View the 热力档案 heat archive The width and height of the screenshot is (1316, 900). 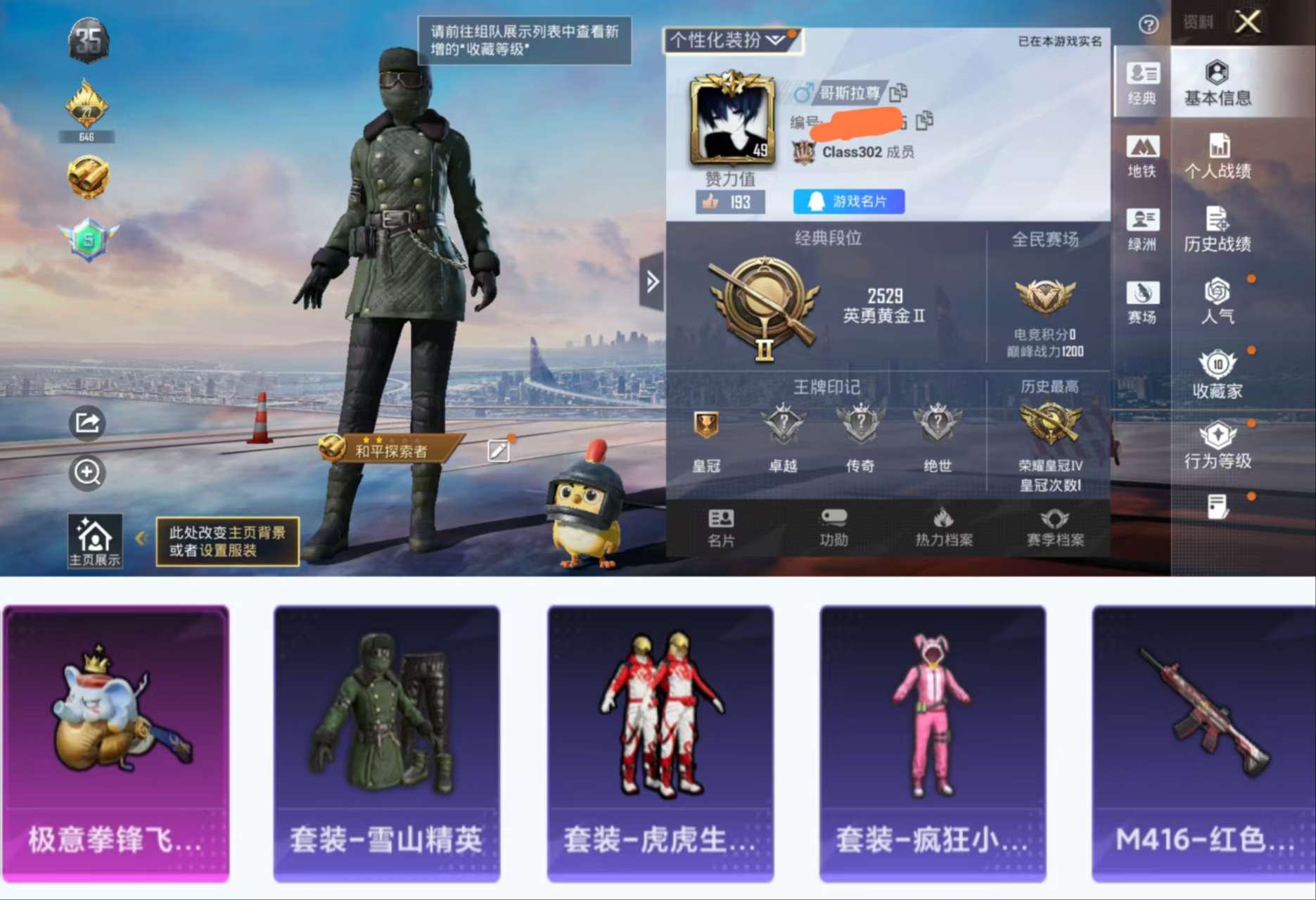click(945, 529)
